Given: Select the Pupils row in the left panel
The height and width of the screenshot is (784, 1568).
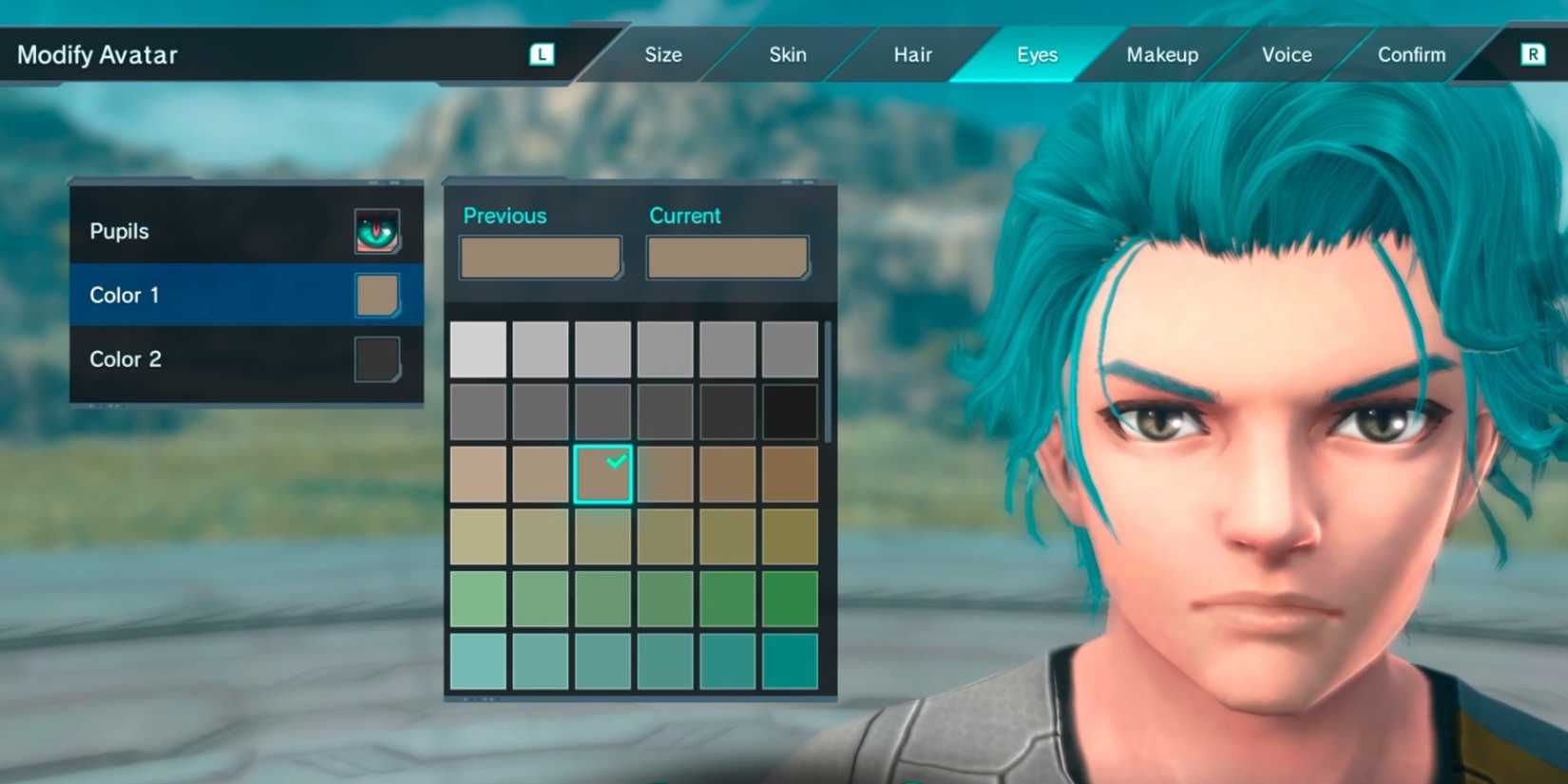Looking at the screenshot, I should pyautogui.click(x=190, y=230).
